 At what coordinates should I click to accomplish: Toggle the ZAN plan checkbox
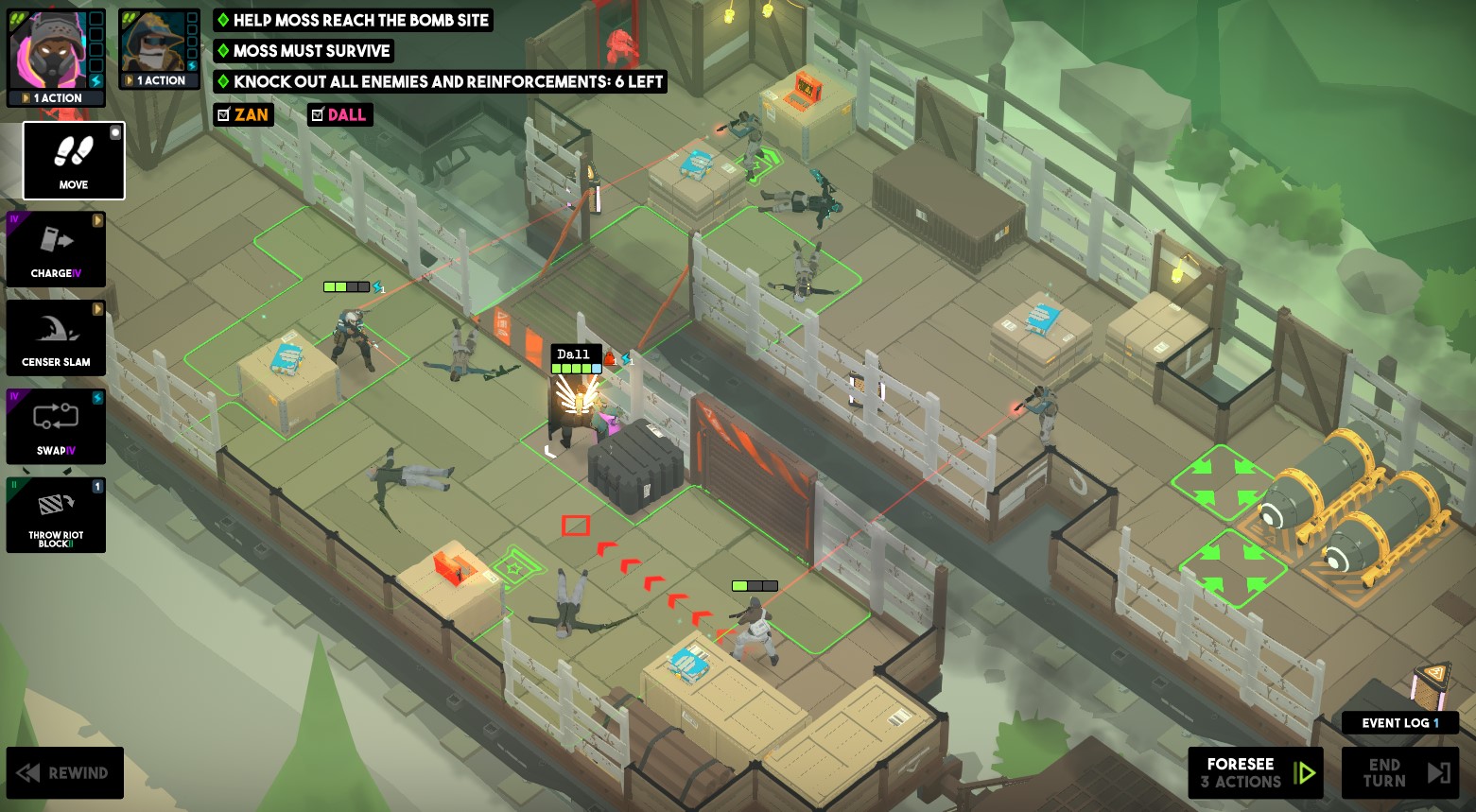225,114
